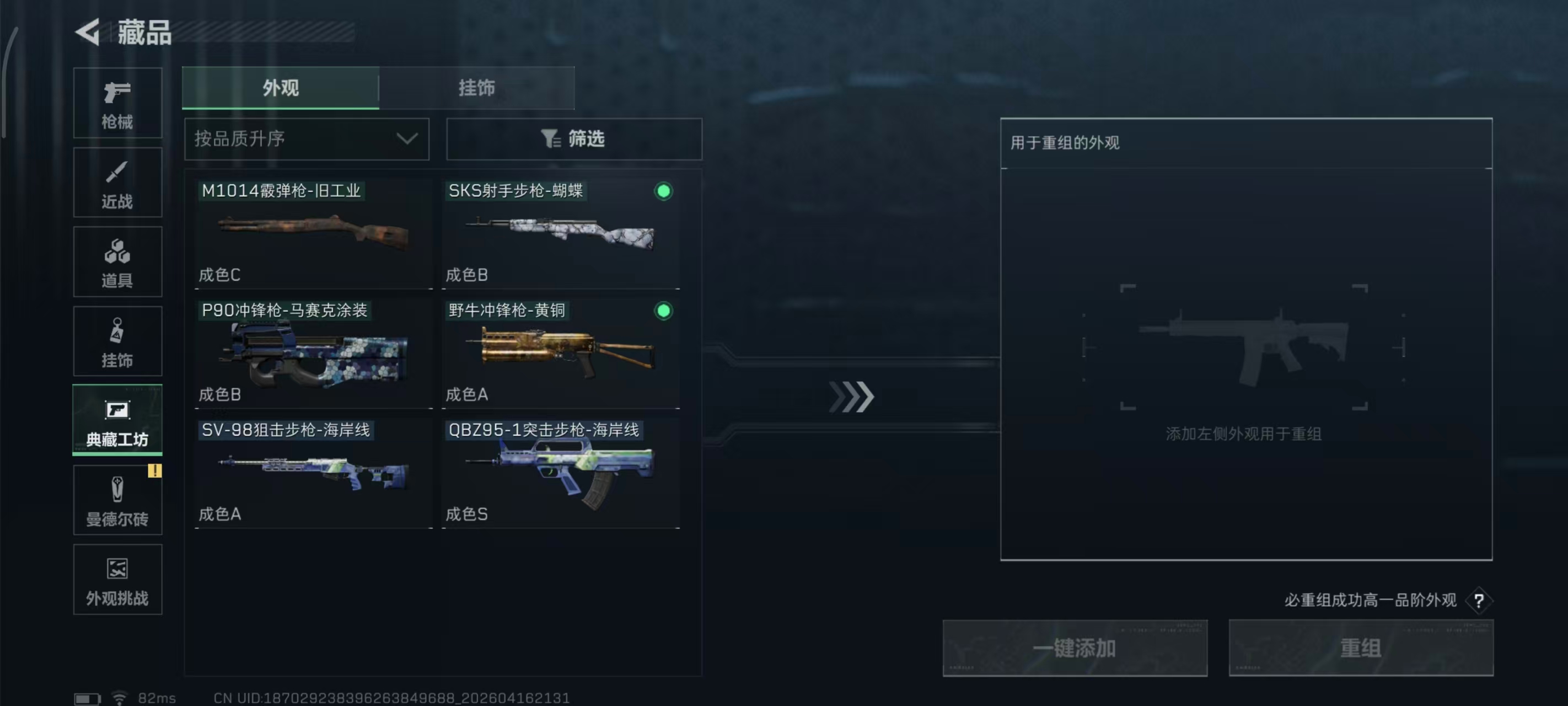Open the help tooltip next to 必重组成功高一品阶外观
The image size is (1568, 706).
tap(1478, 600)
